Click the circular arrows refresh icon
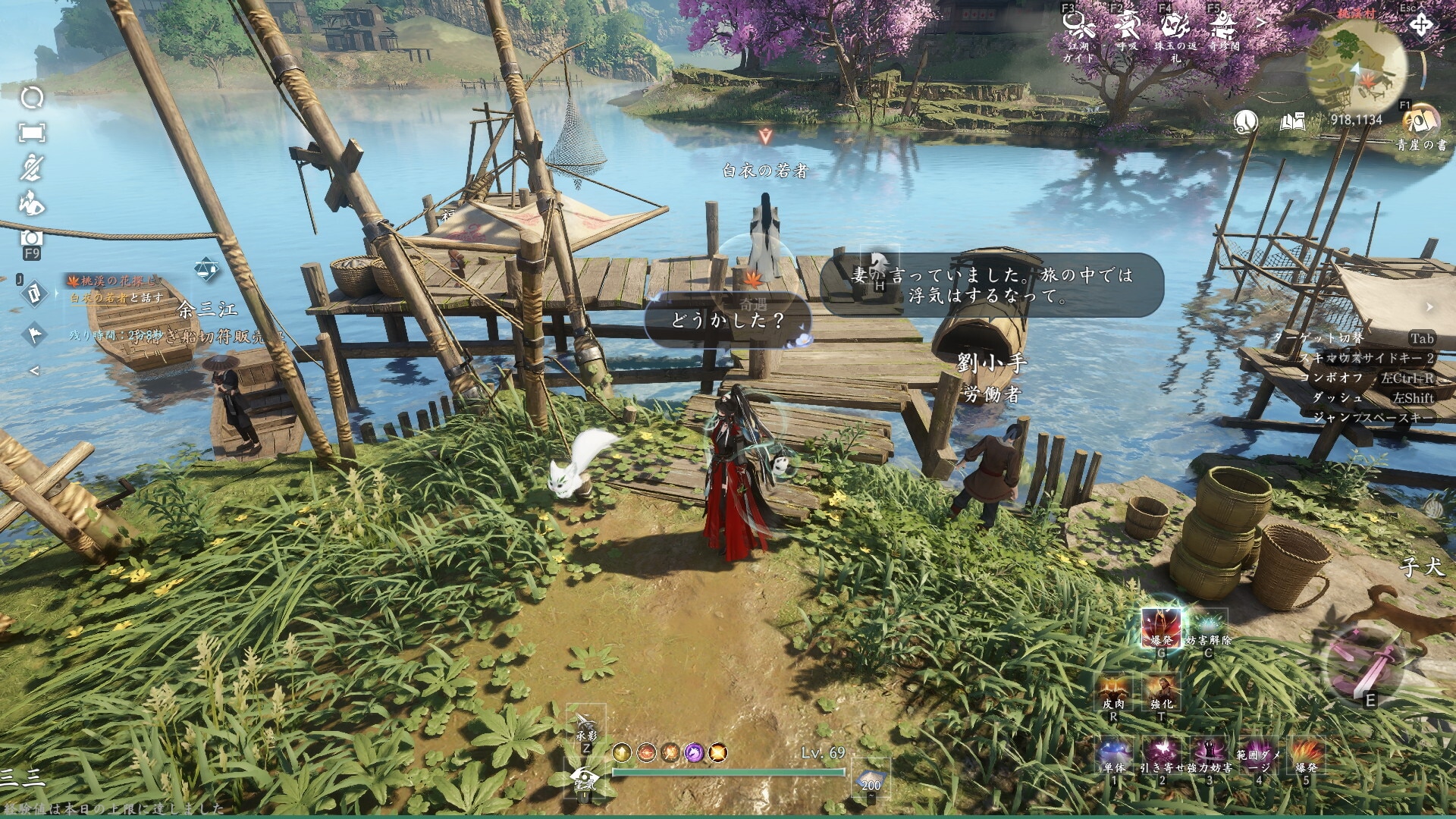The height and width of the screenshot is (819, 1456). tap(32, 98)
